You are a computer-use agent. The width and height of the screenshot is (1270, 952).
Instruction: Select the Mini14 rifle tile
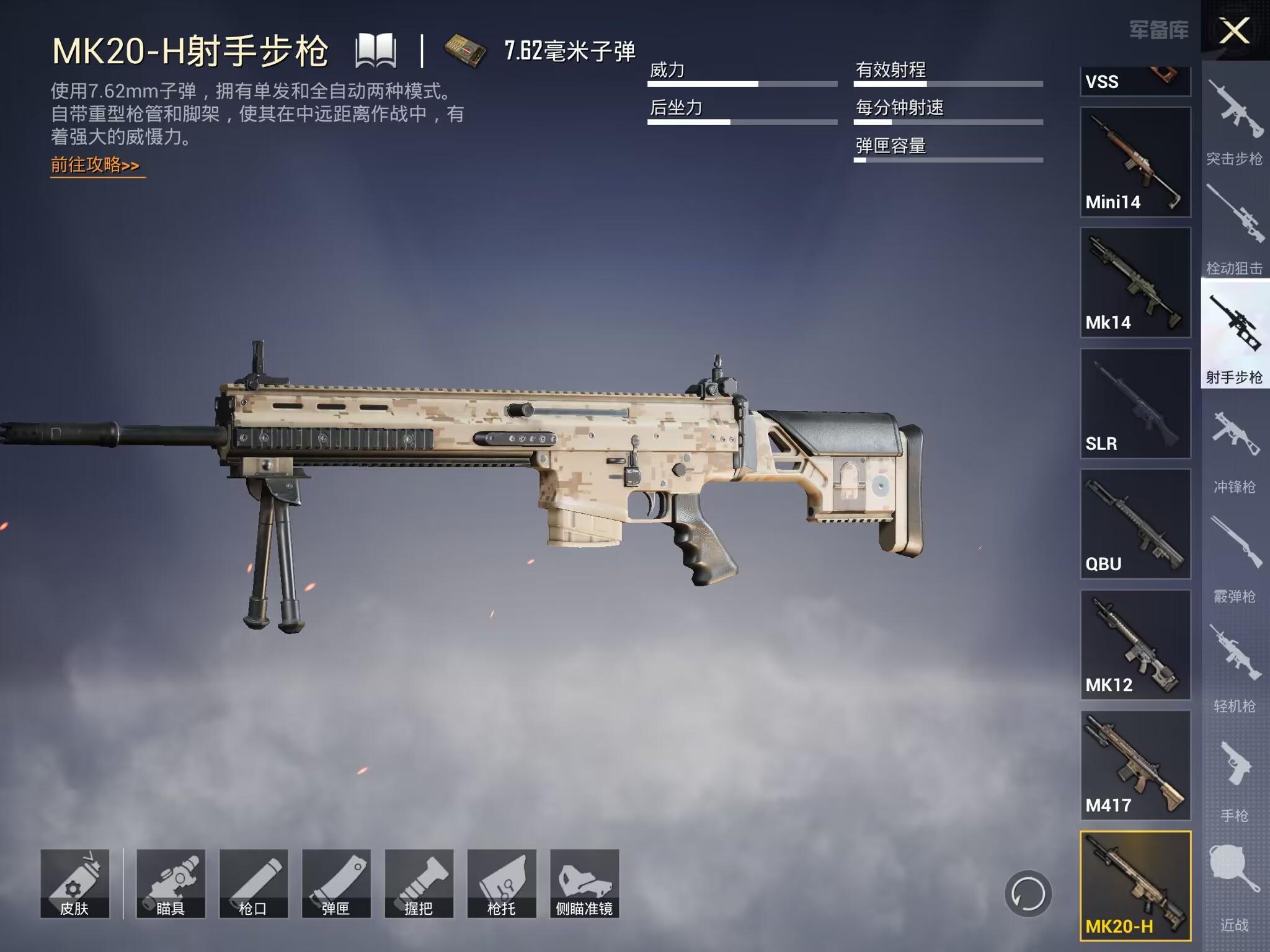1135,162
